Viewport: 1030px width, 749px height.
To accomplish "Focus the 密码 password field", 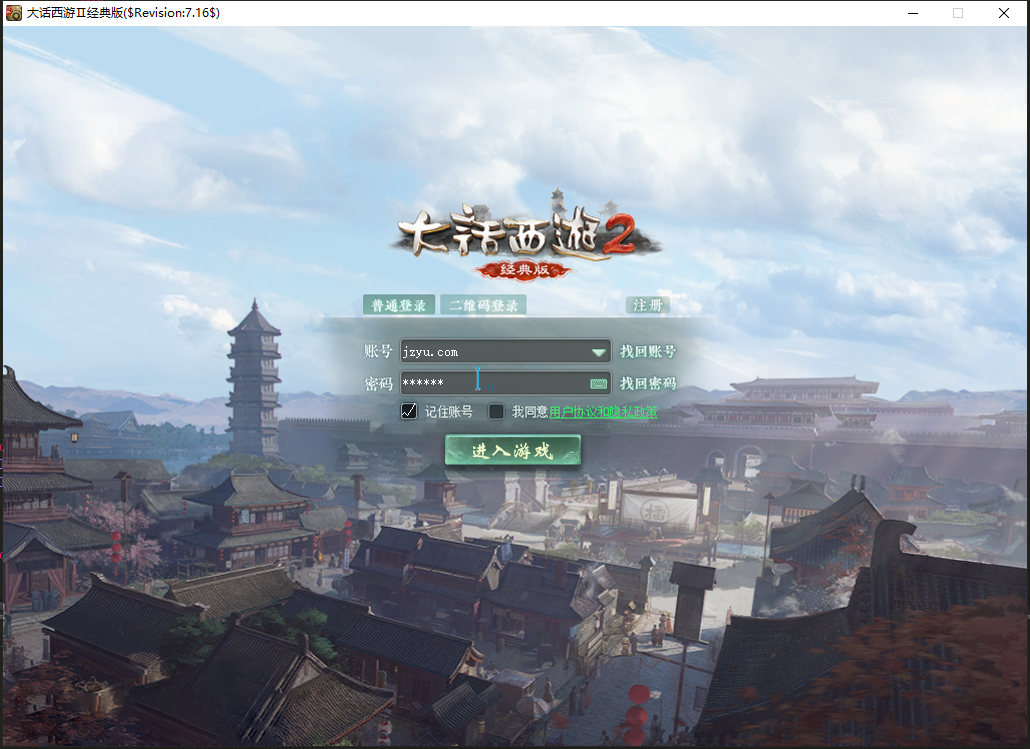I will (x=490, y=383).
